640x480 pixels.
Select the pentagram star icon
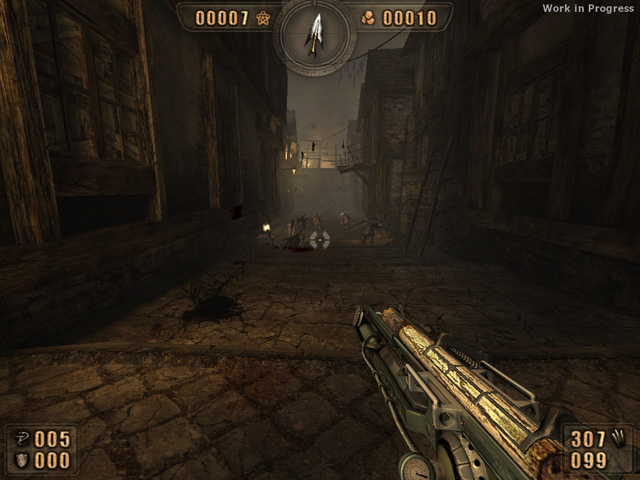pos(263,18)
